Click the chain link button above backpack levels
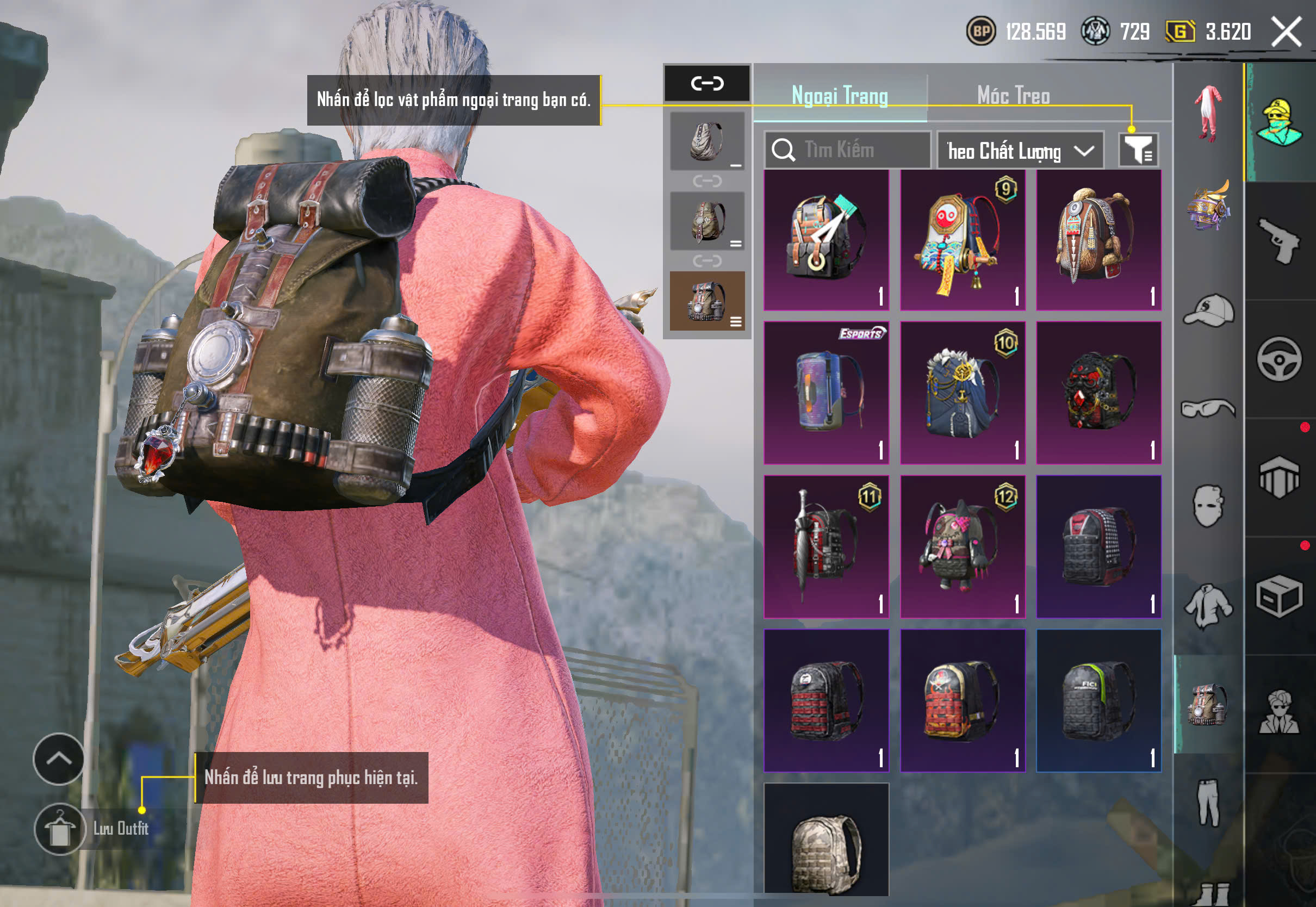The width and height of the screenshot is (1316, 907). [707, 84]
